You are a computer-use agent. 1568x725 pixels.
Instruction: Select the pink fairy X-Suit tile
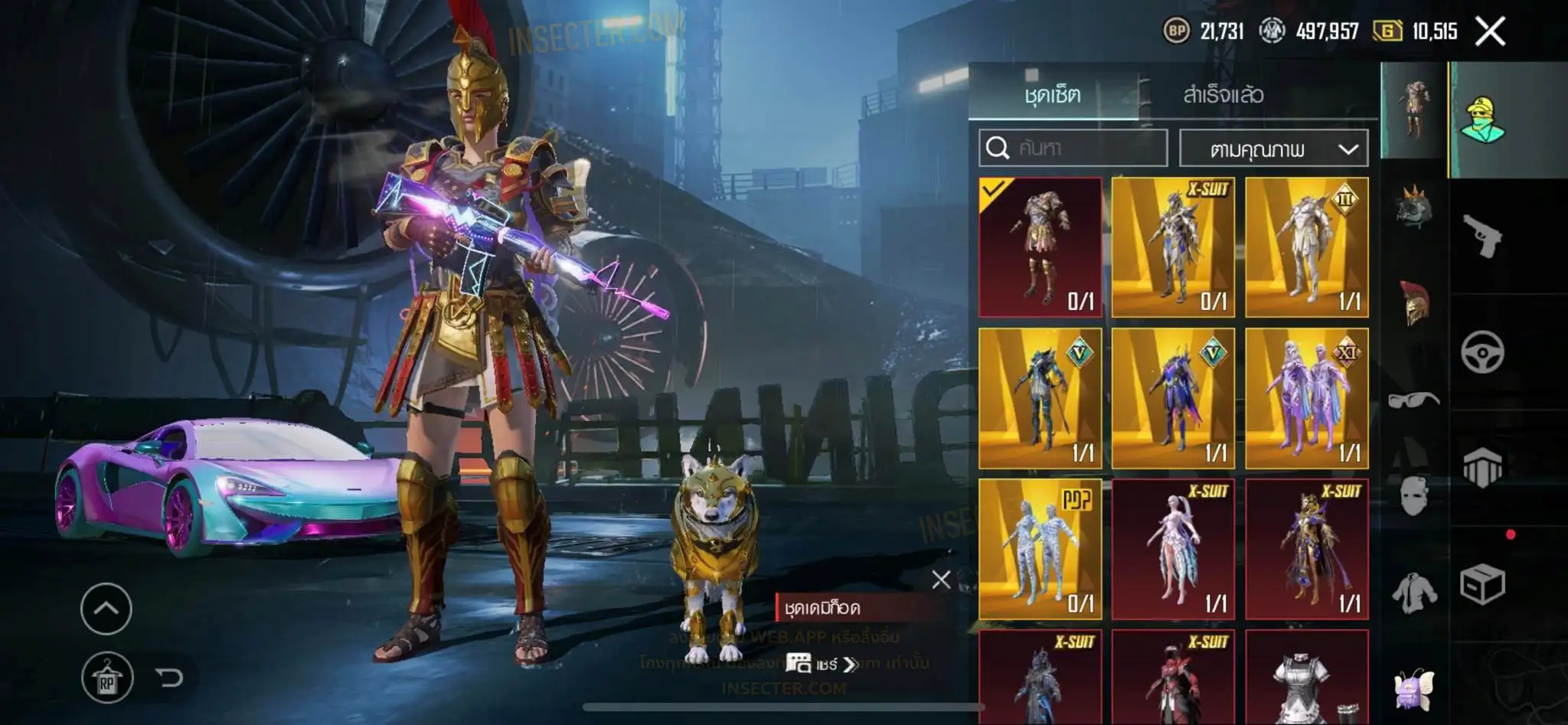coord(1173,548)
